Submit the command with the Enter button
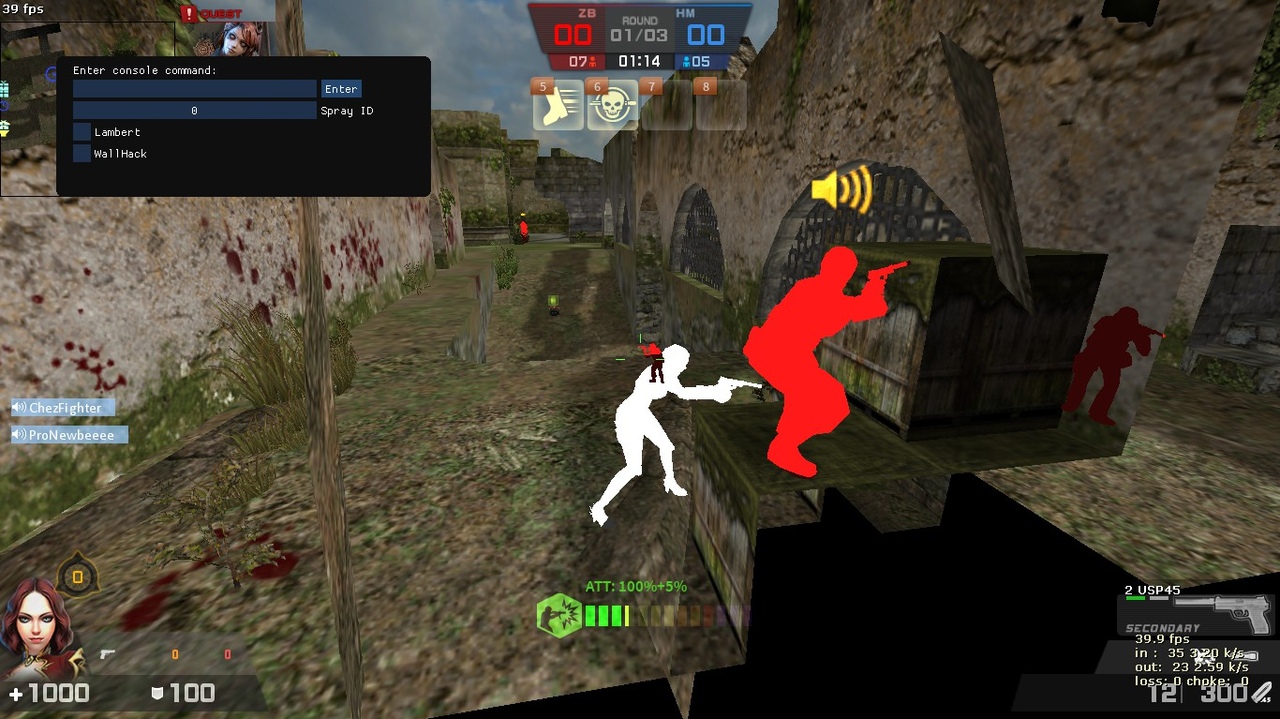This screenshot has width=1280, height=719. click(x=341, y=89)
